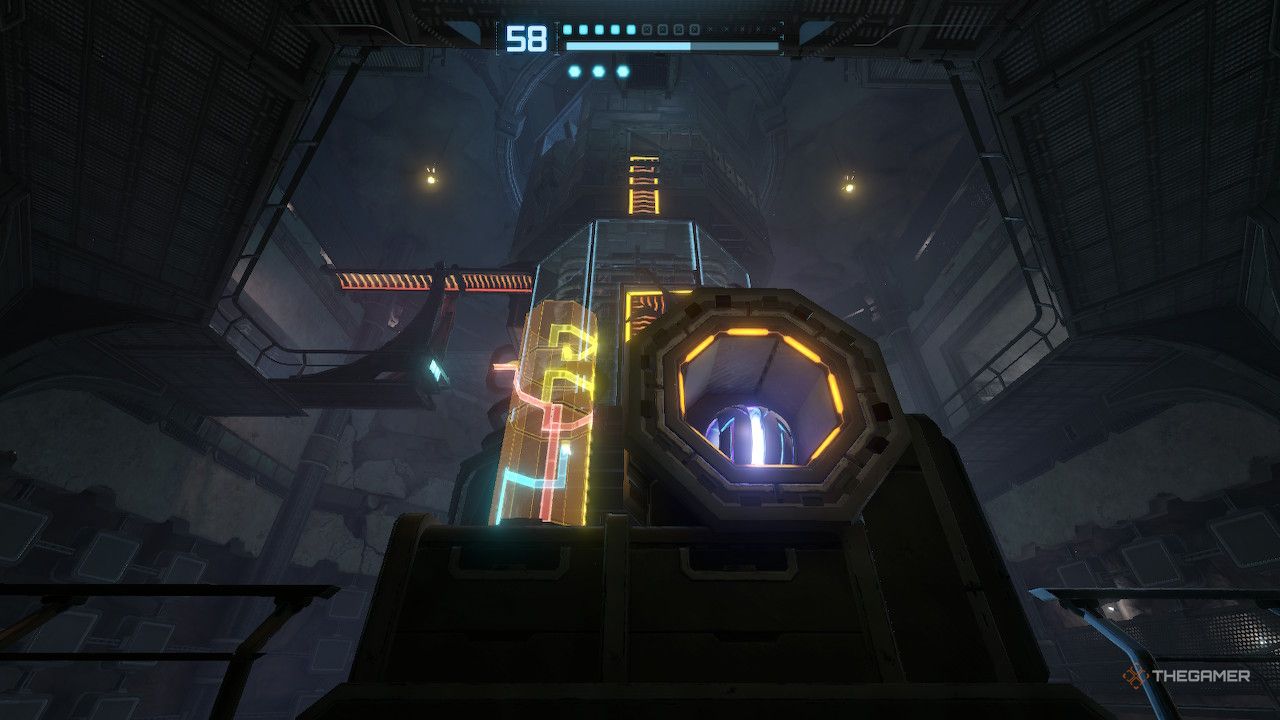Viewport: 1280px width, 720px height.
Task: Toggle the faded energy tank slot on far right
Action: click(774, 29)
